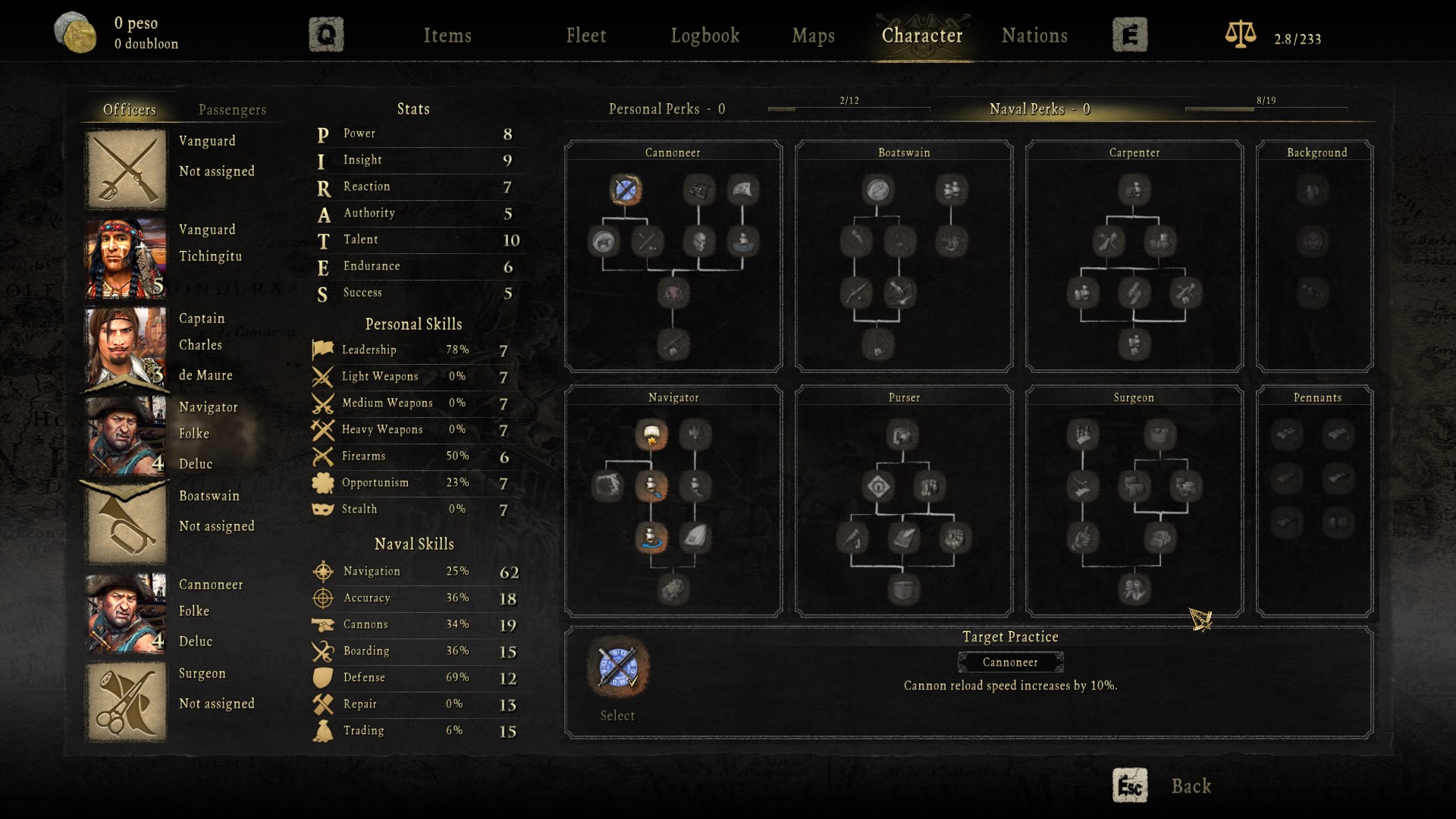This screenshot has height=819, width=1456.
Task: Open the Items tab
Action: 447,36
